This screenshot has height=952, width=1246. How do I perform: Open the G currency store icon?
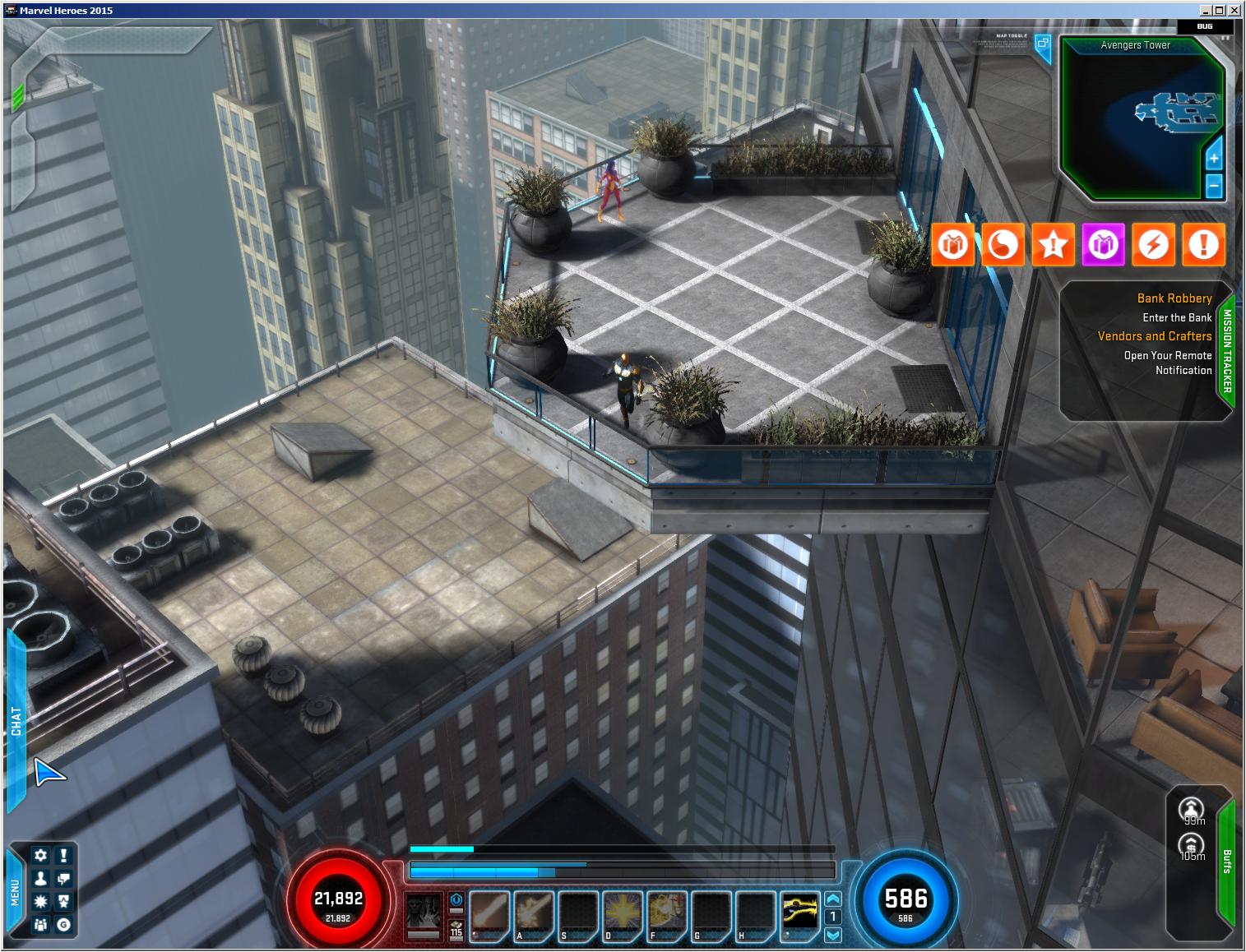[63, 925]
